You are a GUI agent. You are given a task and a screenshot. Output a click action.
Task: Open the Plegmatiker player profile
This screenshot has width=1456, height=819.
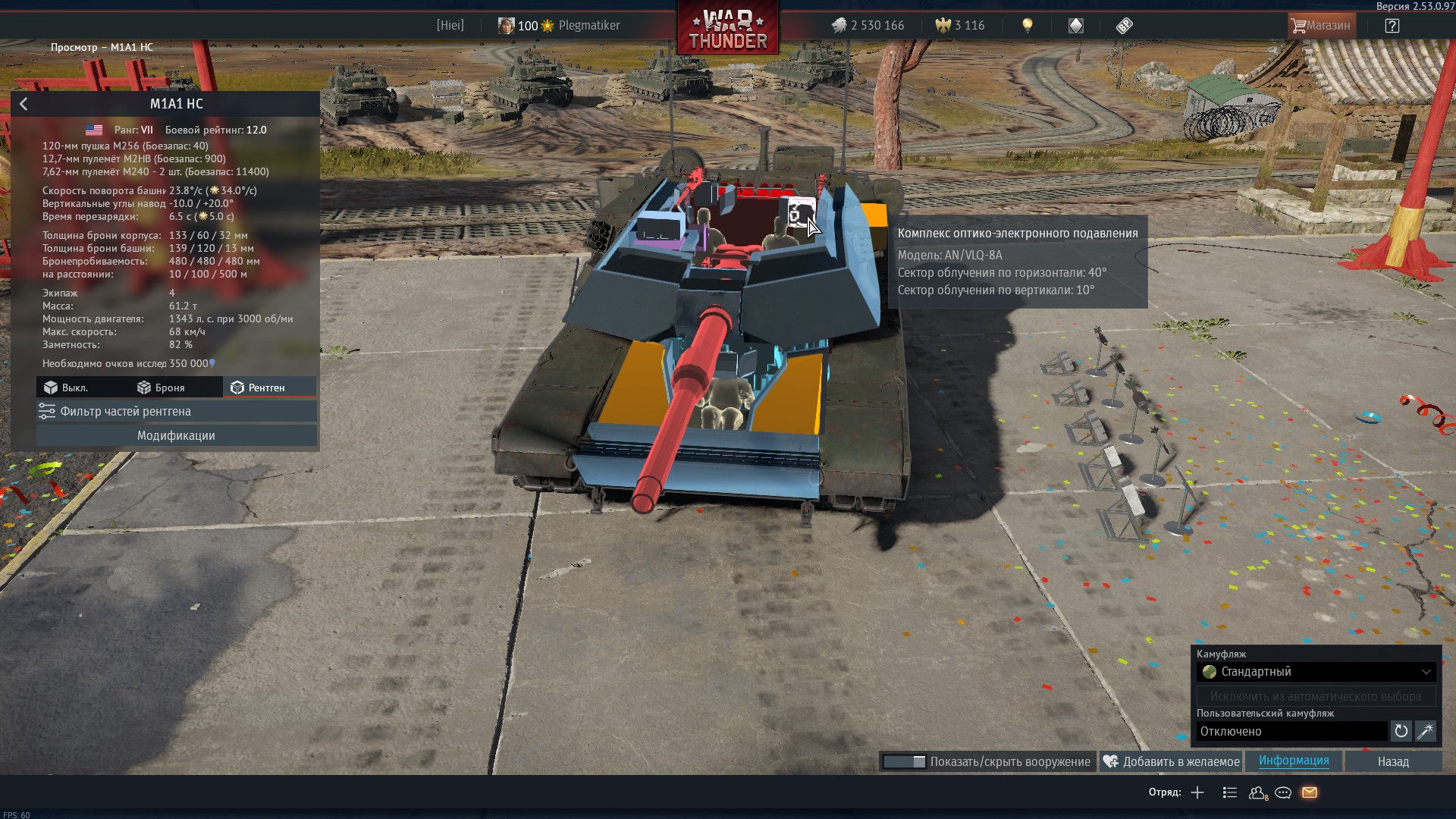tap(588, 26)
